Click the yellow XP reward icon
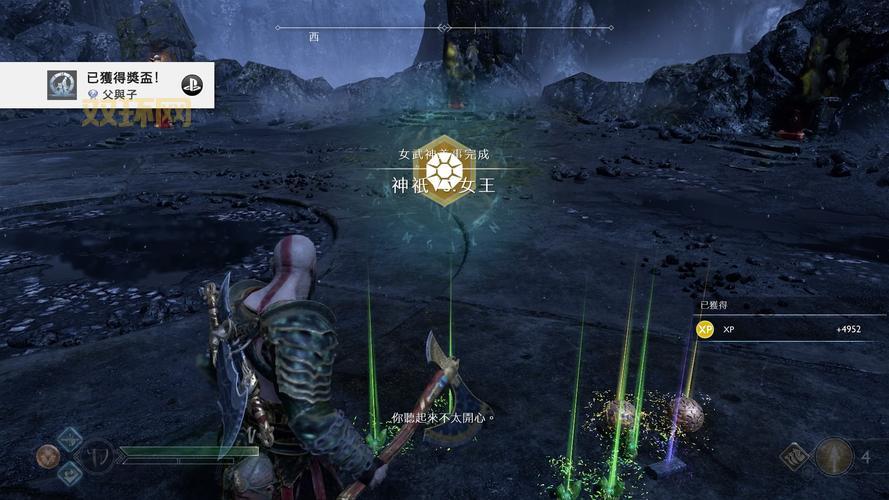Image resolution: width=889 pixels, height=500 pixels. 704,329
